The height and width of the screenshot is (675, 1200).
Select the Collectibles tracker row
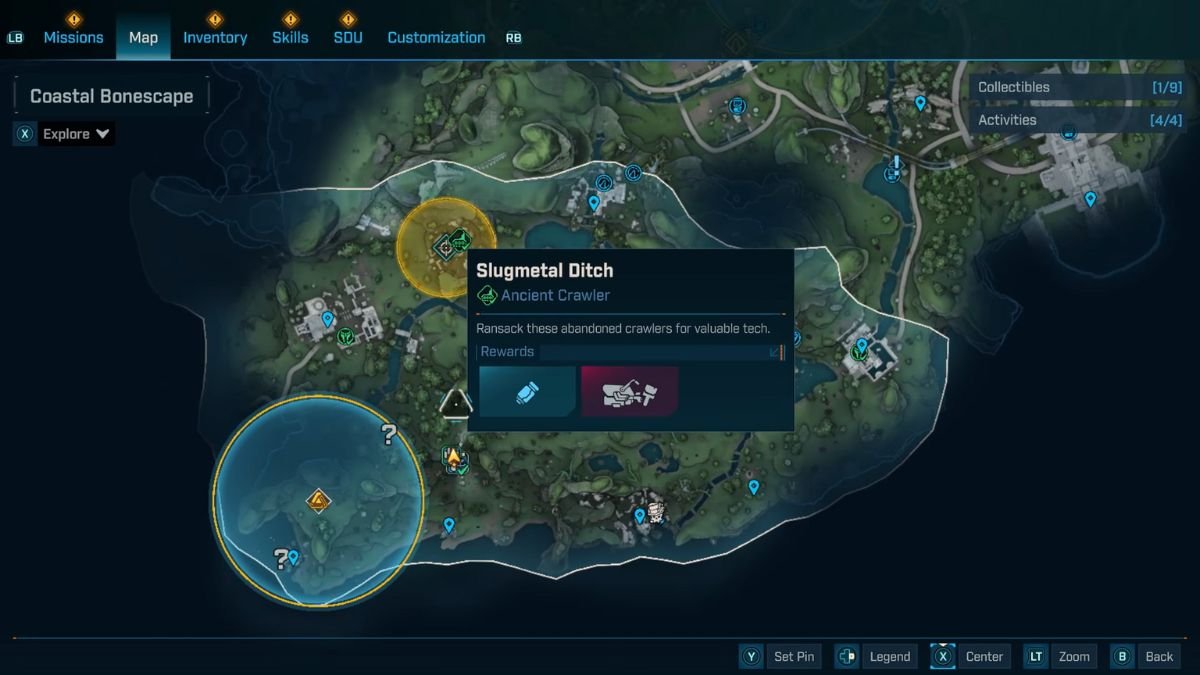click(1079, 87)
